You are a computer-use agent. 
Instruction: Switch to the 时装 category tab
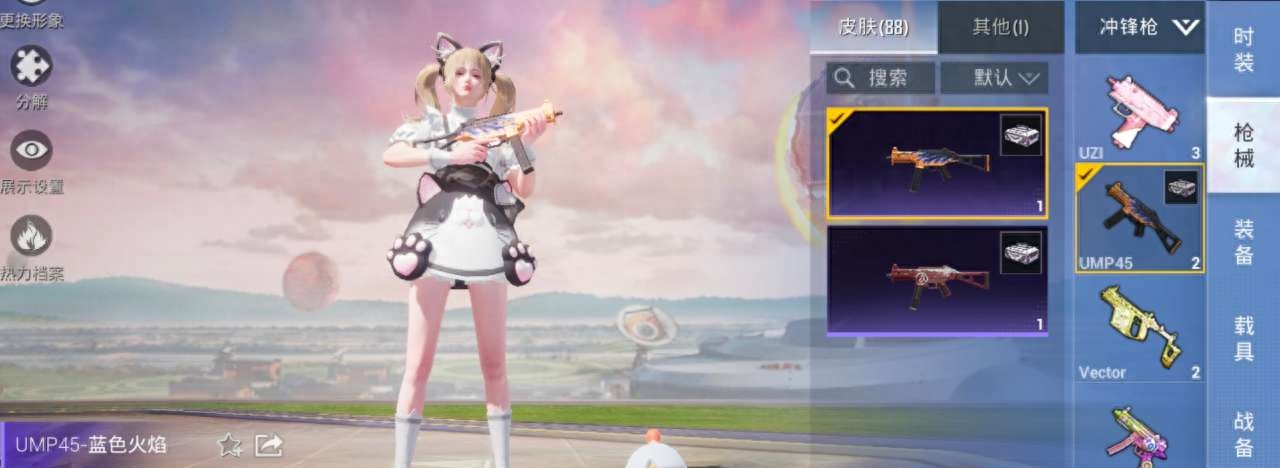point(1243,48)
